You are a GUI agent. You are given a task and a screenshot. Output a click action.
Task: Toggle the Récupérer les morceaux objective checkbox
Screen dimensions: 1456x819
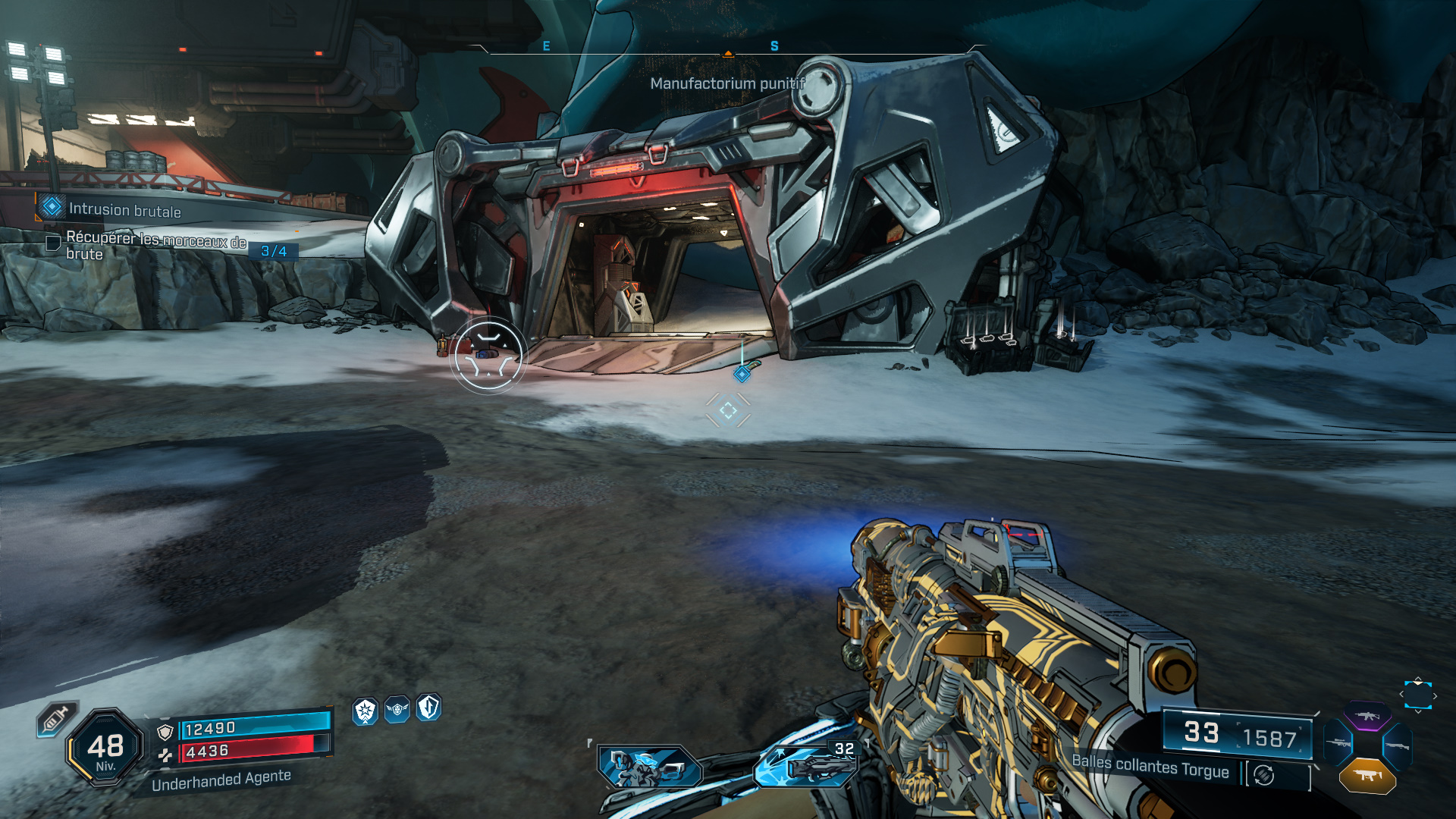pyautogui.click(x=53, y=243)
